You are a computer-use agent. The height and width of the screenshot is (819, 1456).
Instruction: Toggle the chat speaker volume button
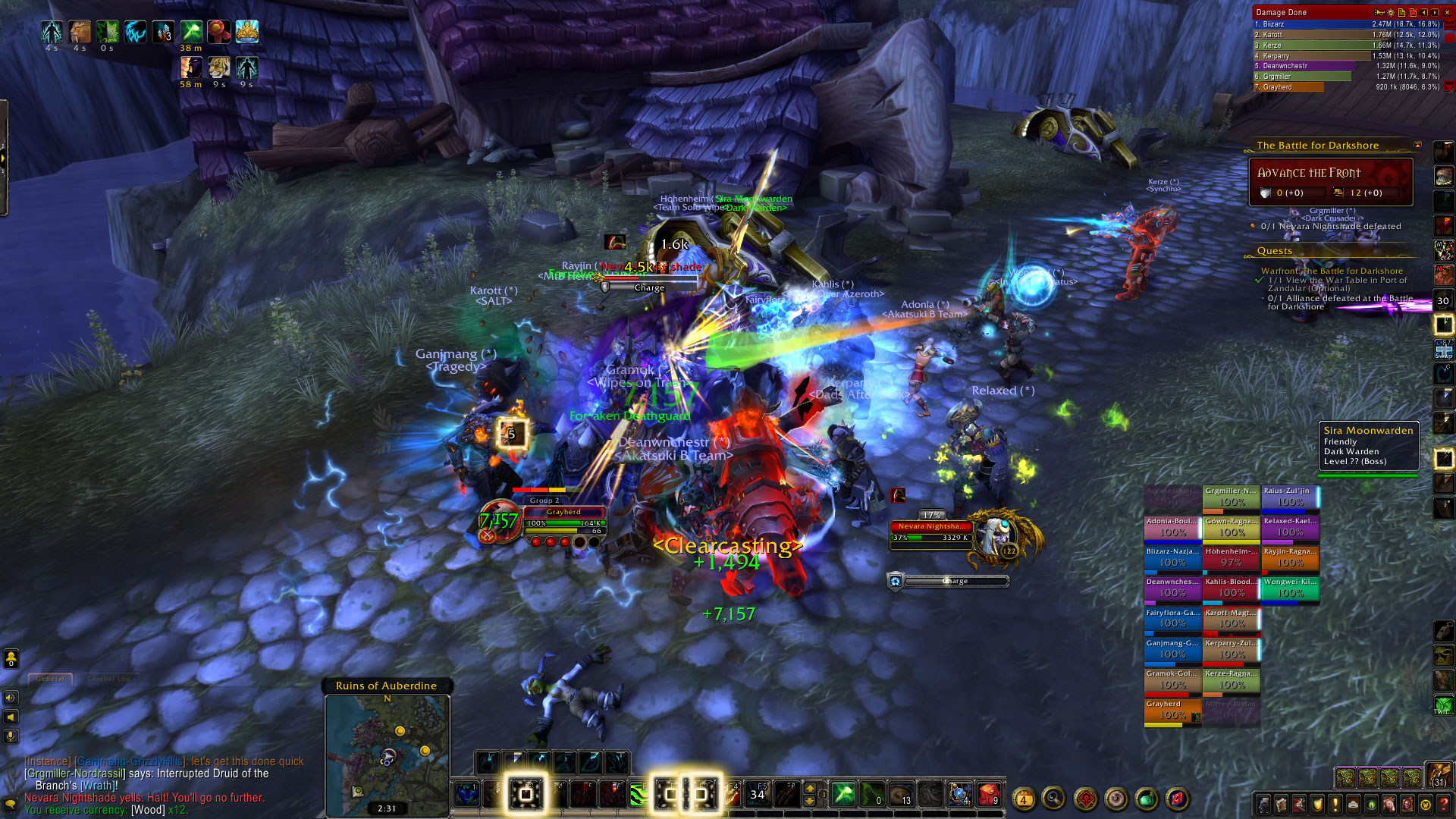pyautogui.click(x=11, y=698)
